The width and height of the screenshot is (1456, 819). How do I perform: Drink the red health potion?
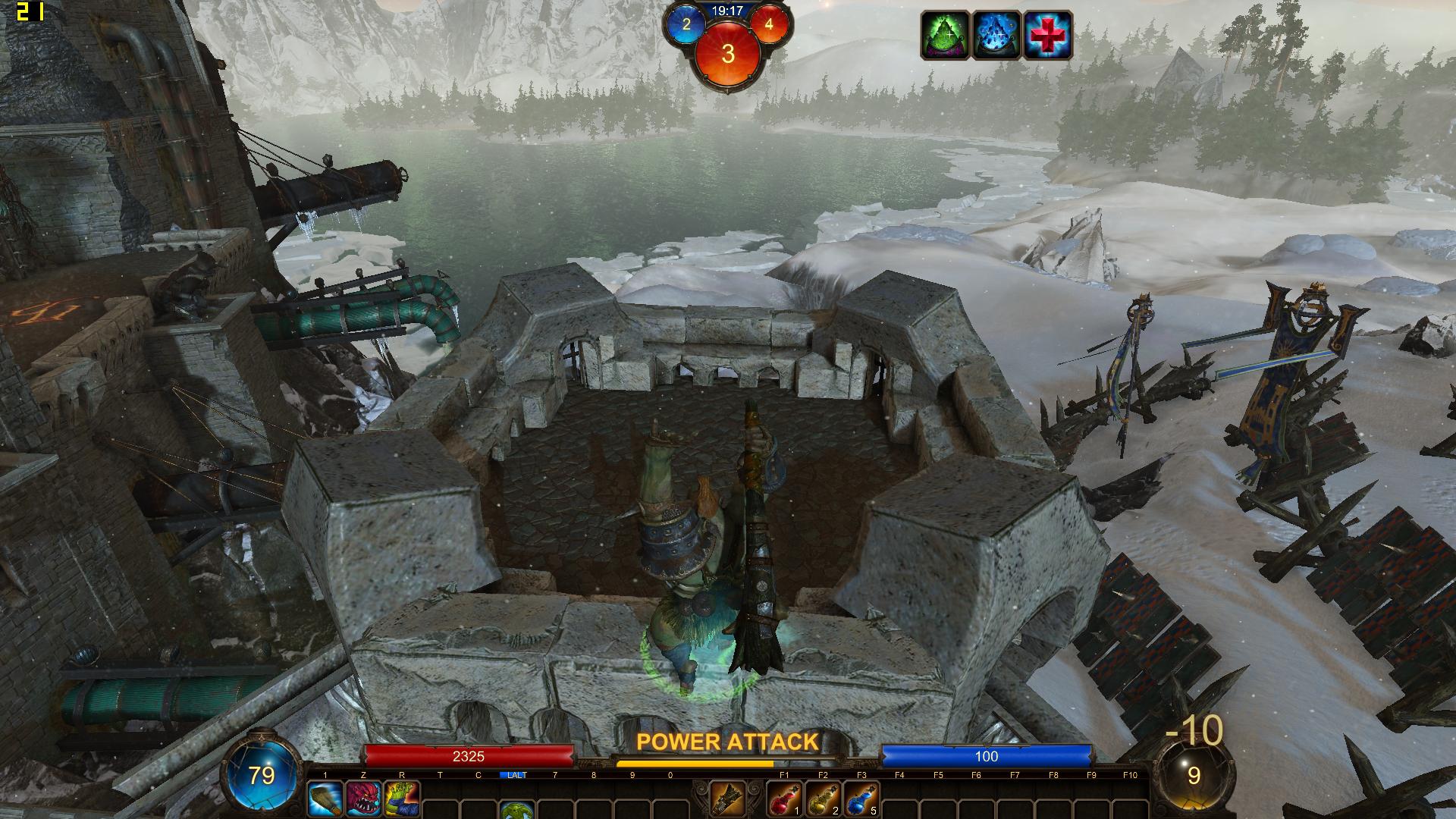tap(784, 799)
